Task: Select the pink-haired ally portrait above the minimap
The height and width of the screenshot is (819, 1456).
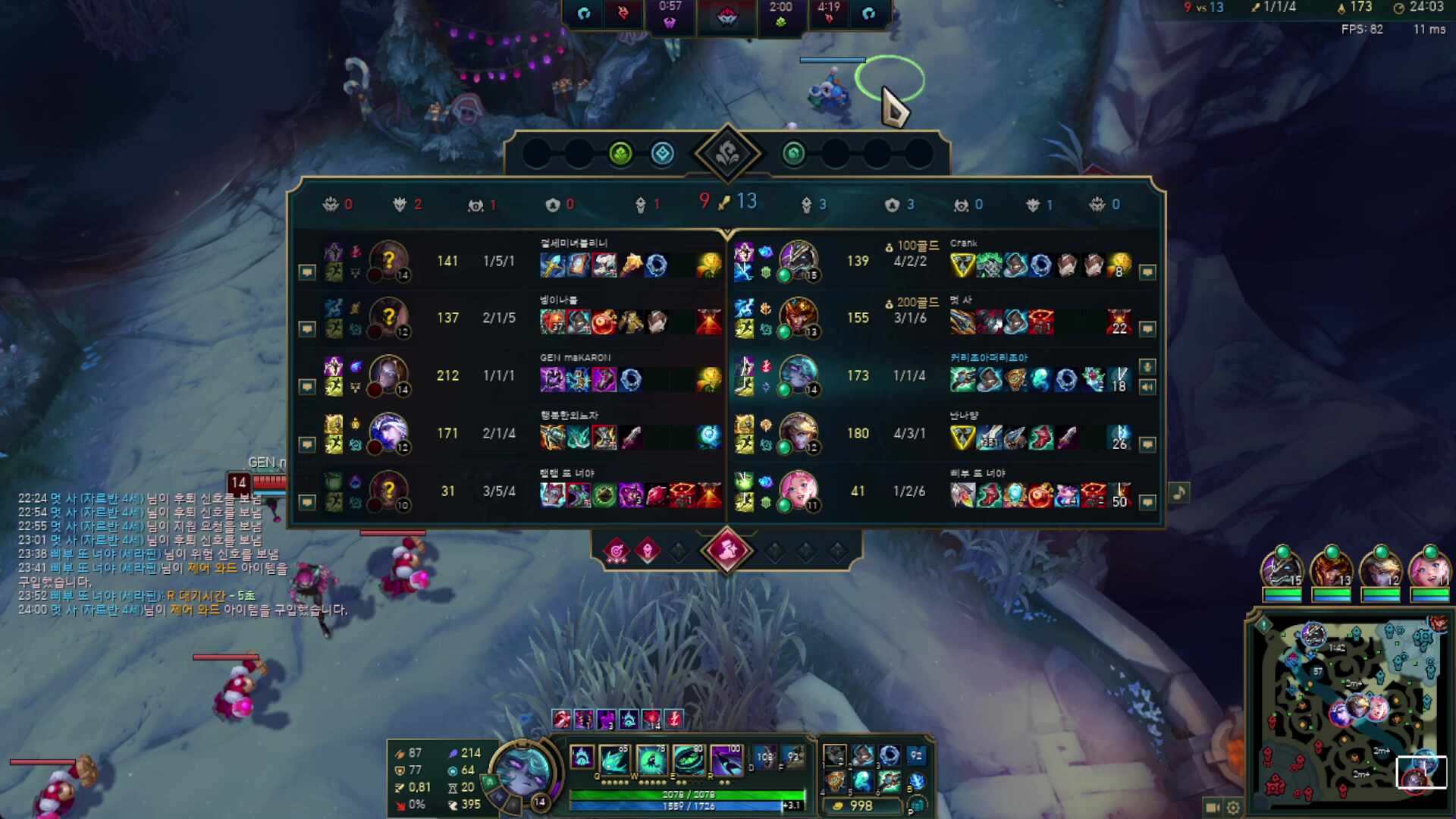Action: 1429,567
